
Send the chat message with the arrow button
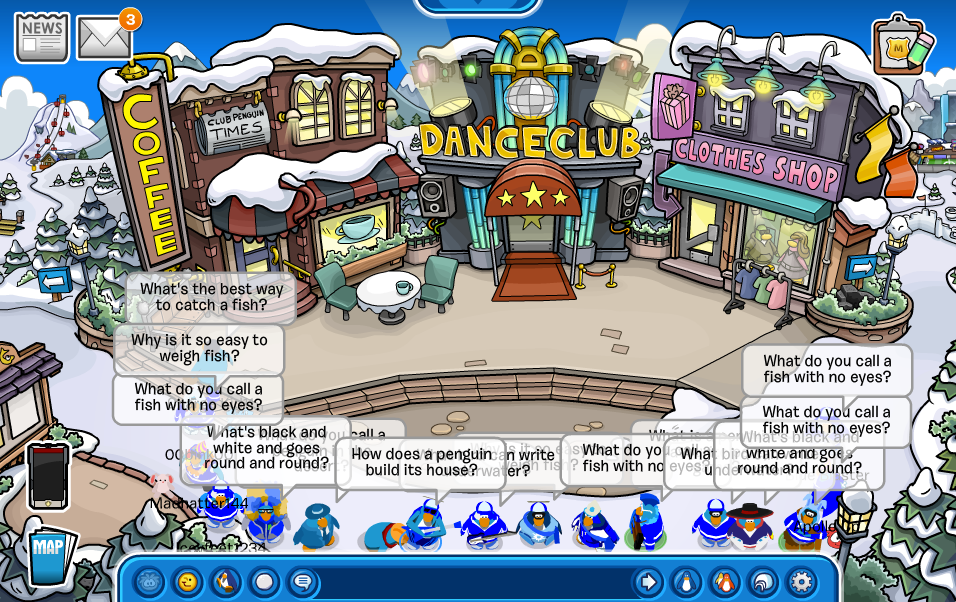click(x=648, y=581)
